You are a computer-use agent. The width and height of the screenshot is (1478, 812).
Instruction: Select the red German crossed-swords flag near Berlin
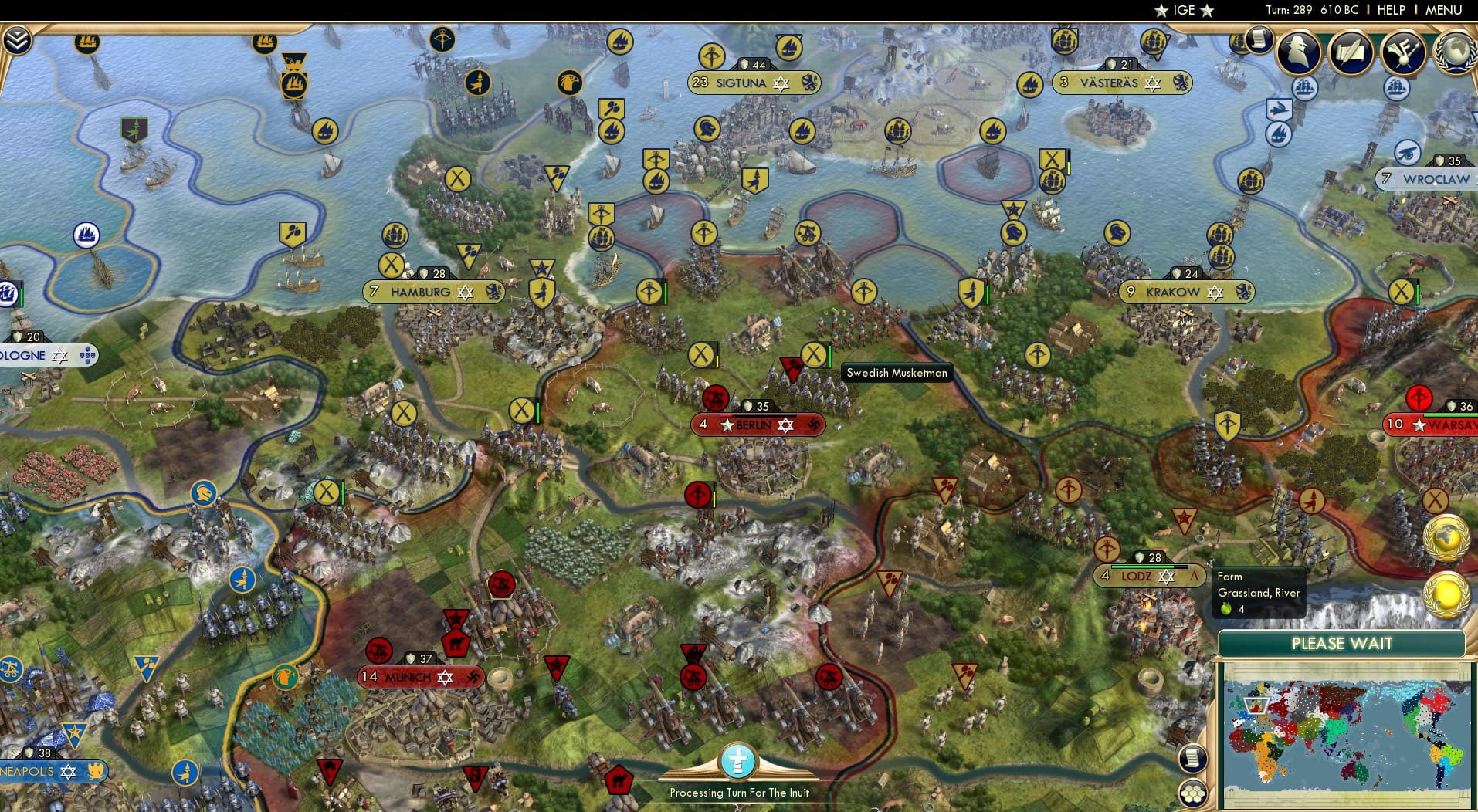(x=717, y=398)
